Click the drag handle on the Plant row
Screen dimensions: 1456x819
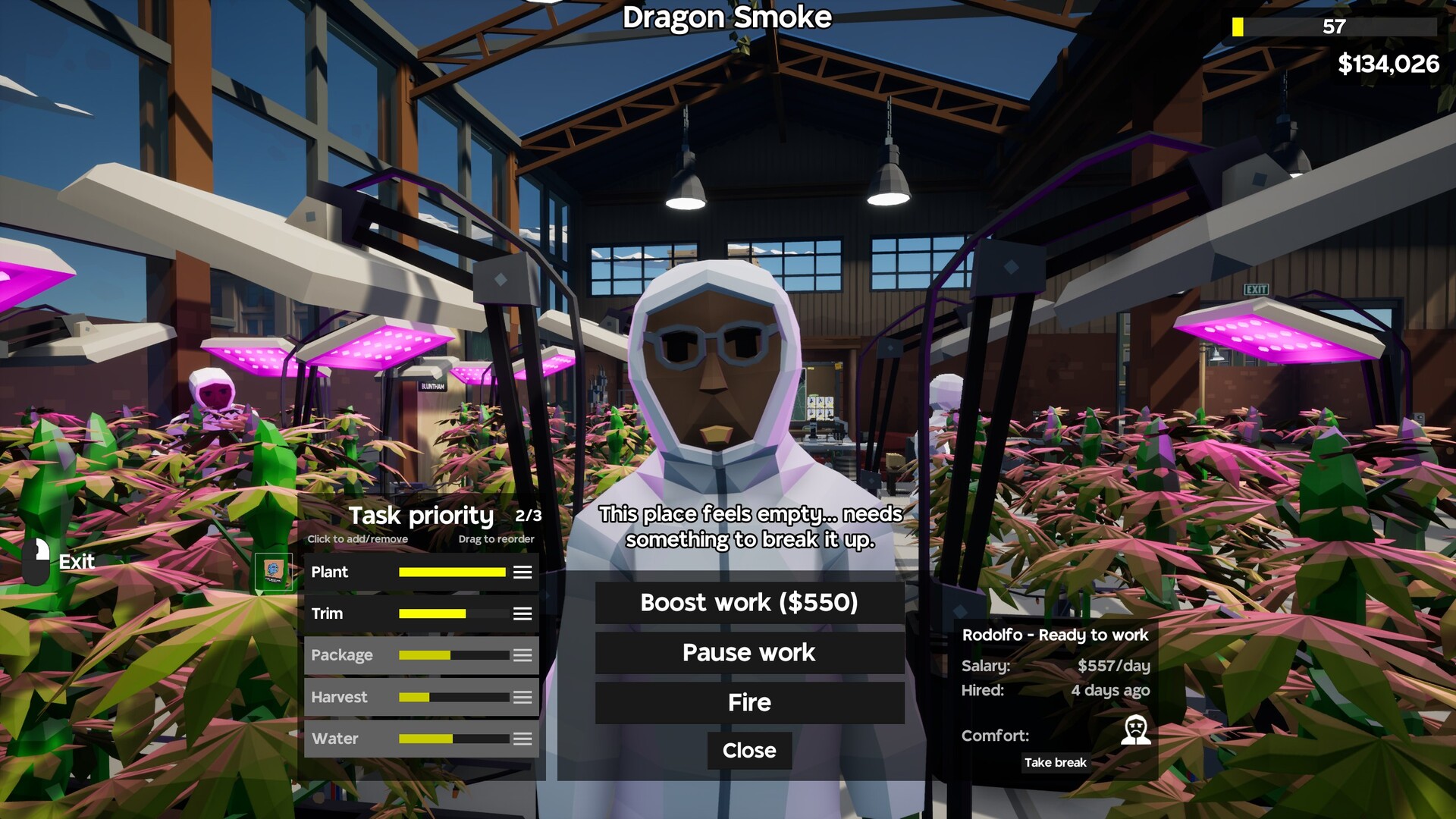click(522, 573)
